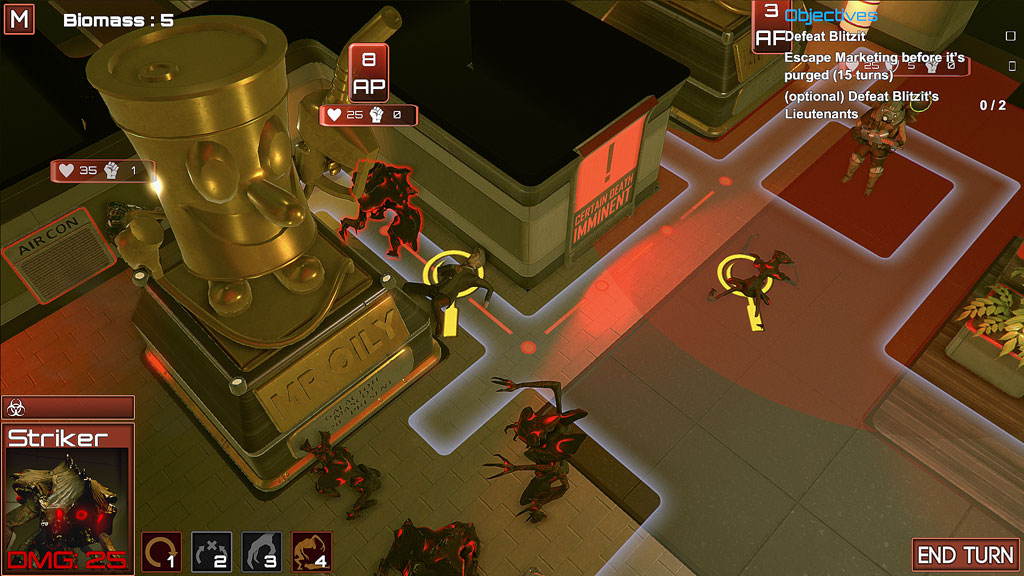Open the Objectives tracker header
1024x576 pixels.
830,15
